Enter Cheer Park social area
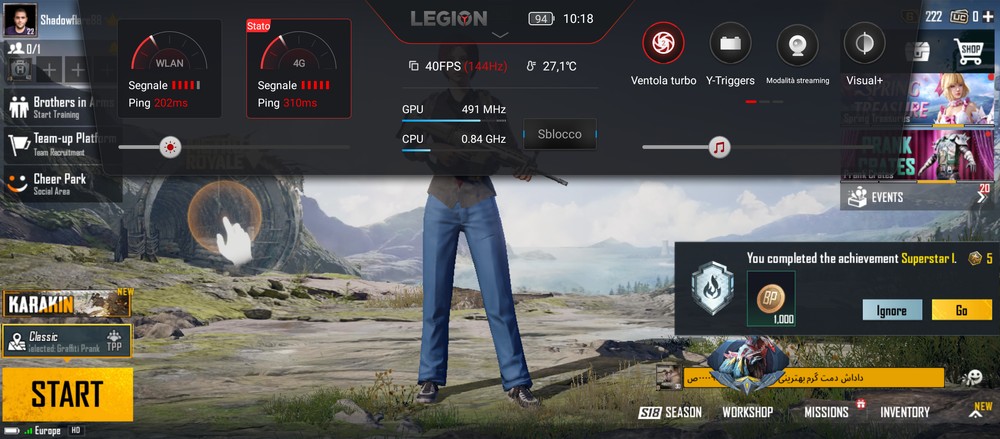Viewport: 1000px width, 439px height. tap(60, 183)
